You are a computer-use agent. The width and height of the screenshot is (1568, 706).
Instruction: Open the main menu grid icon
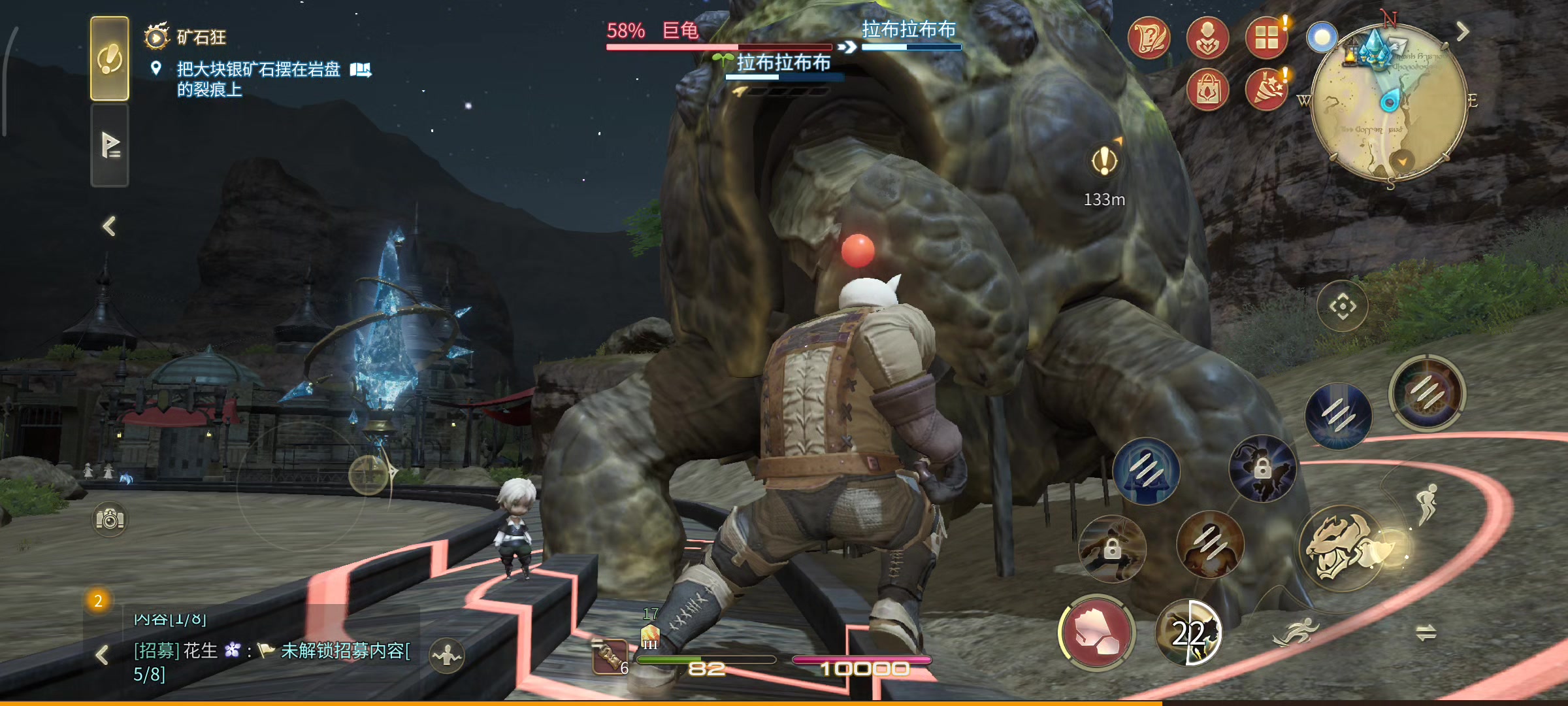coord(1266,38)
